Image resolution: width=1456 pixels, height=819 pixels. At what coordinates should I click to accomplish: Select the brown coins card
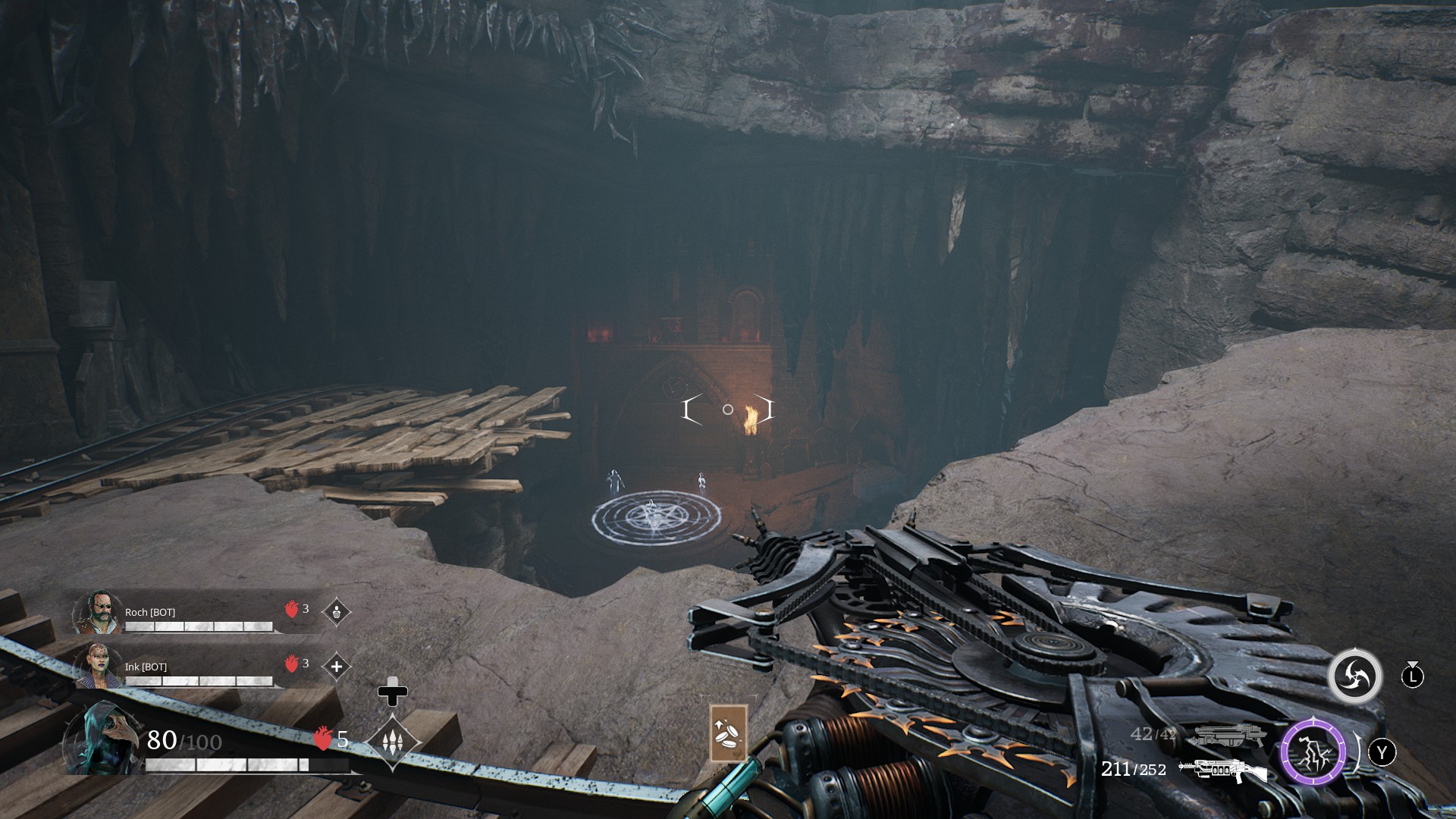[x=728, y=733]
